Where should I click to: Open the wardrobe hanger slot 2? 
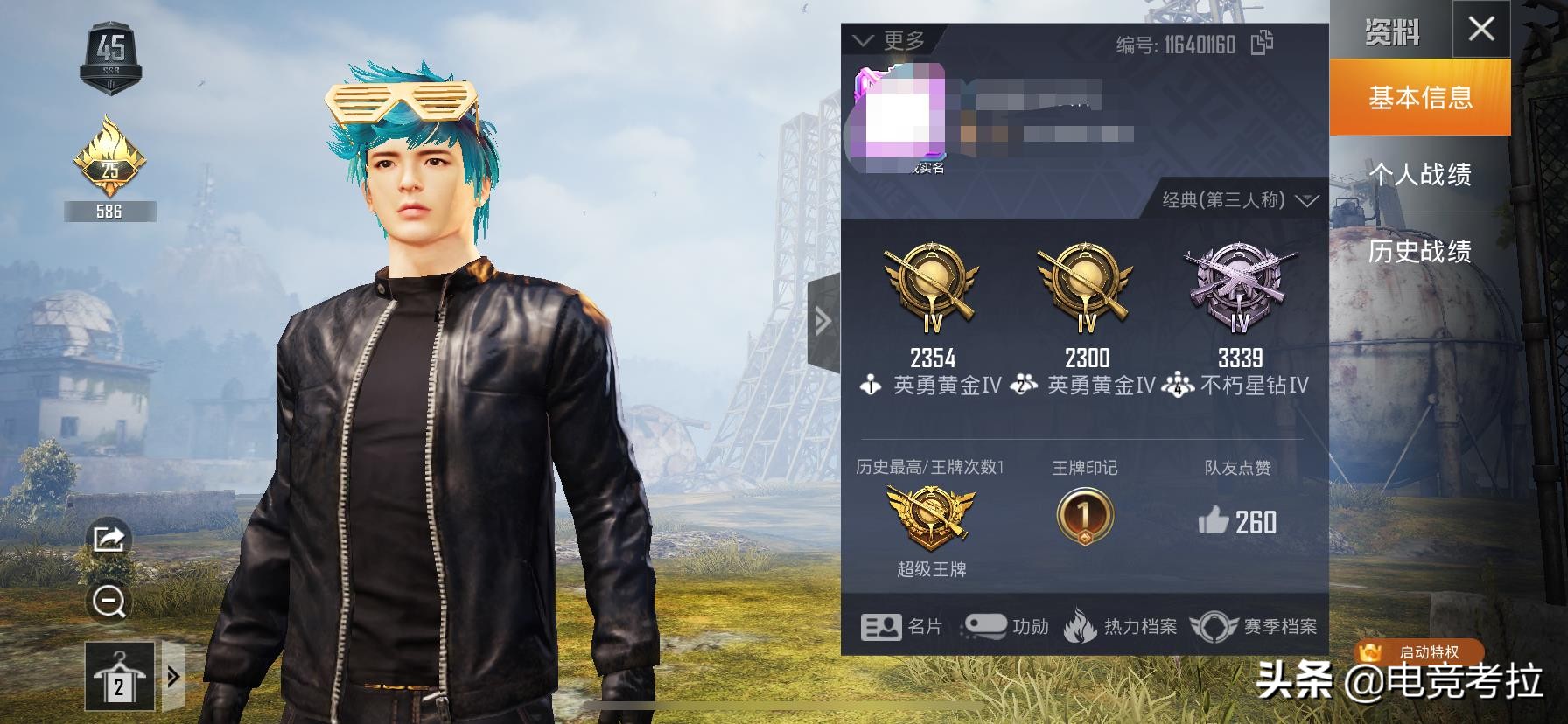(x=119, y=676)
